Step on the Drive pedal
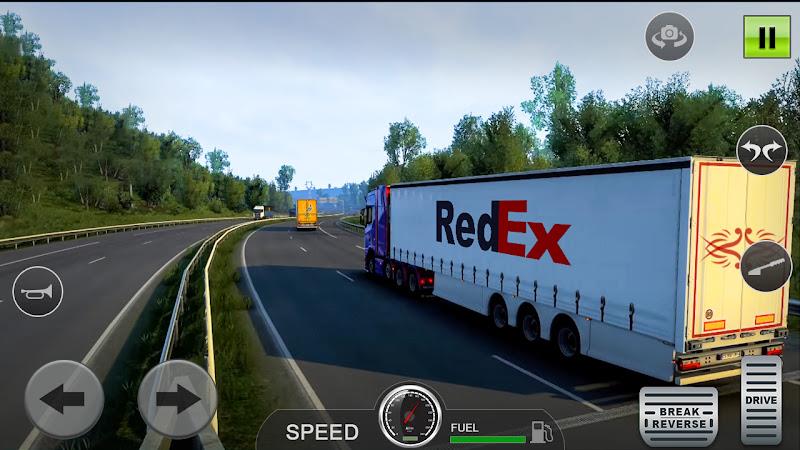This screenshot has width=800, height=450. click(x=761, y=400)
